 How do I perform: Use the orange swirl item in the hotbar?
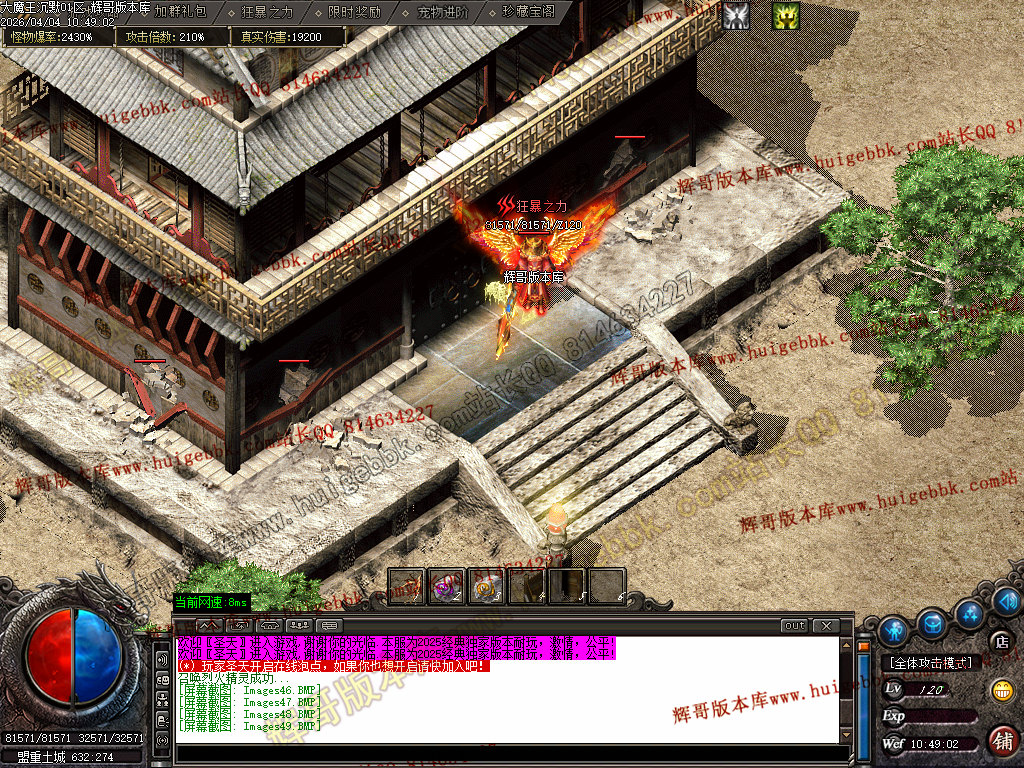point(486,586)
